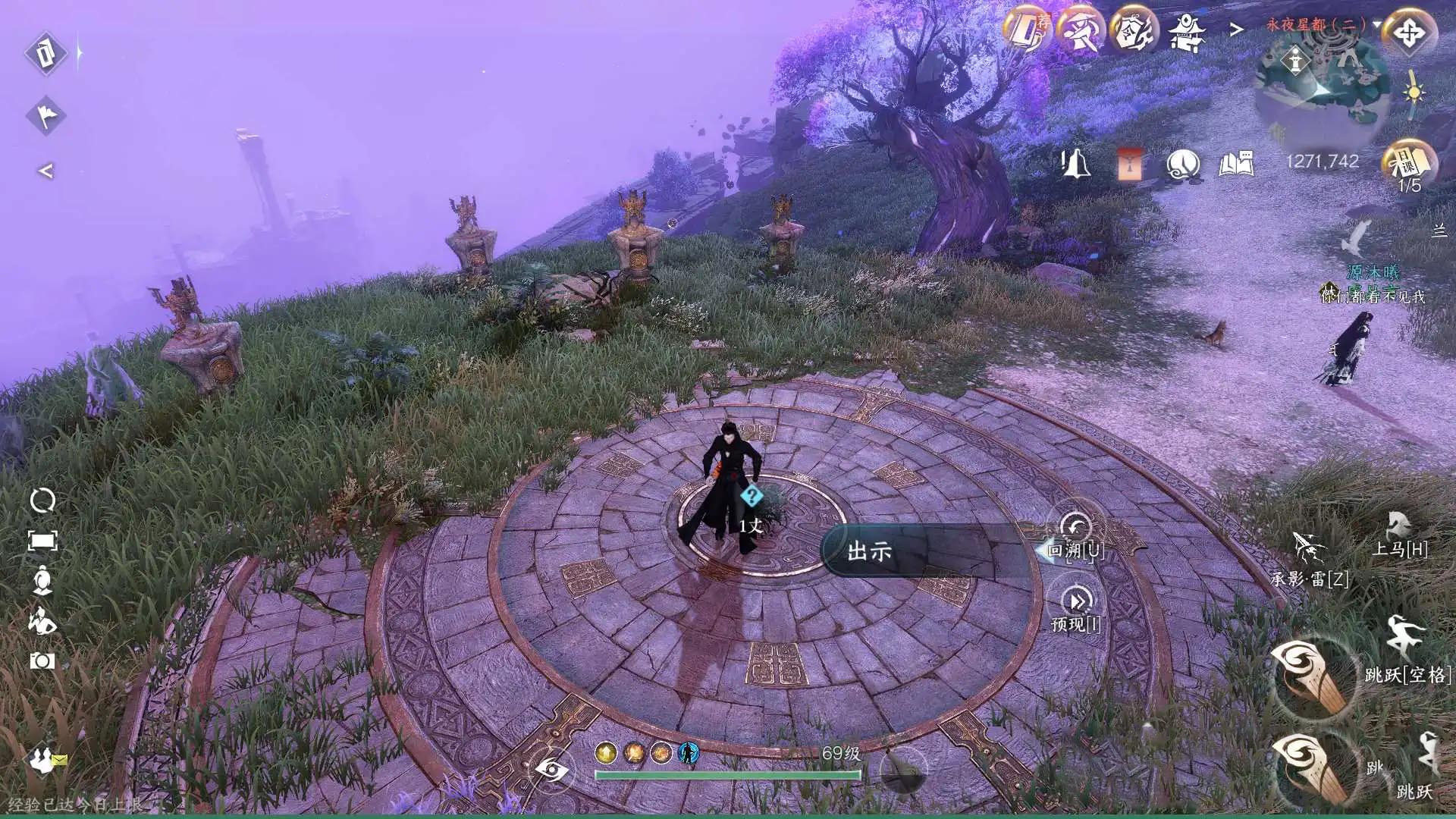Open the straw-hat swordsman icon

[x=1081, y=31]
